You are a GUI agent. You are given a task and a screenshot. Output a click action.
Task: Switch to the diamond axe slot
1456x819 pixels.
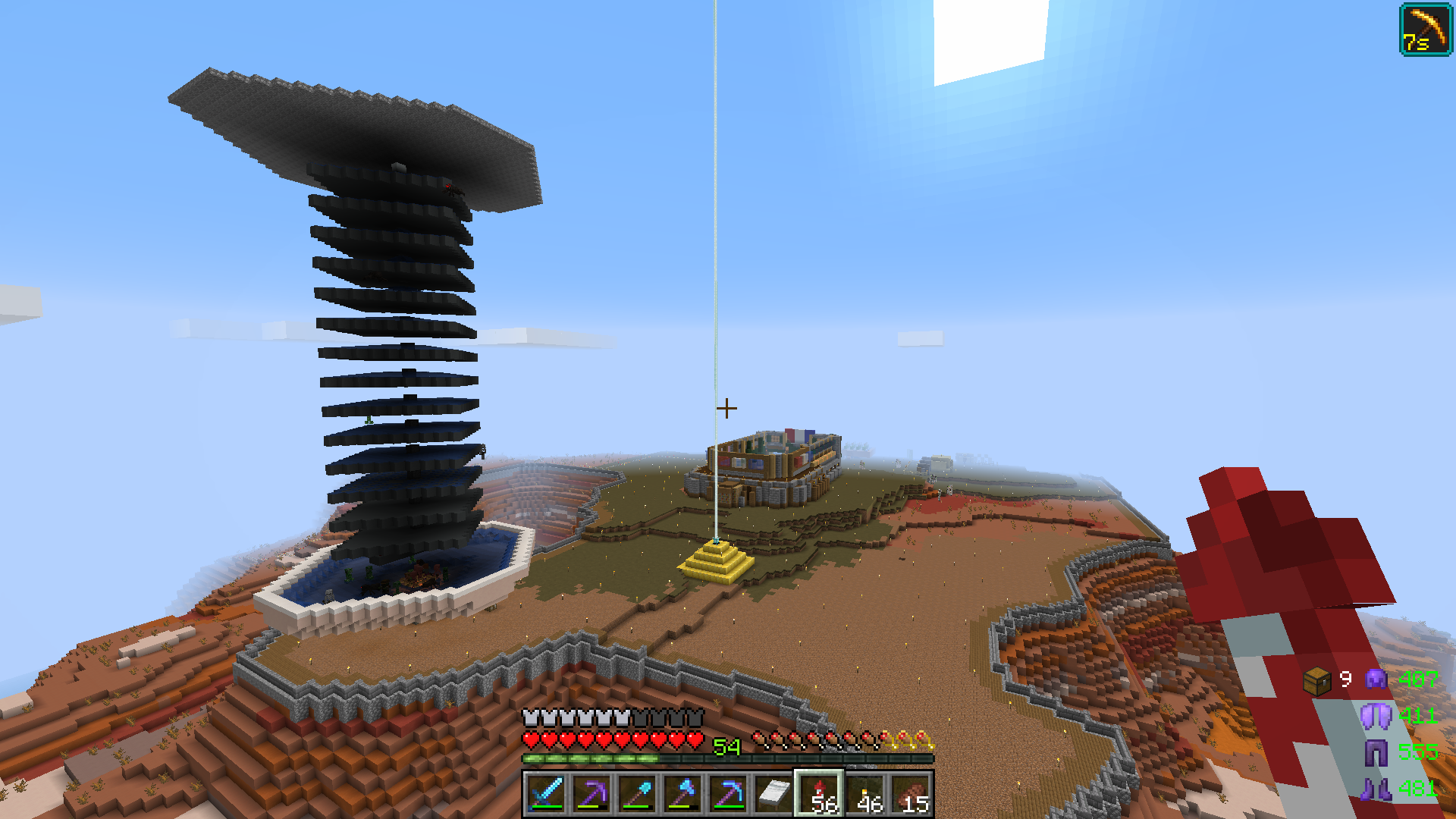click(682, 793)
